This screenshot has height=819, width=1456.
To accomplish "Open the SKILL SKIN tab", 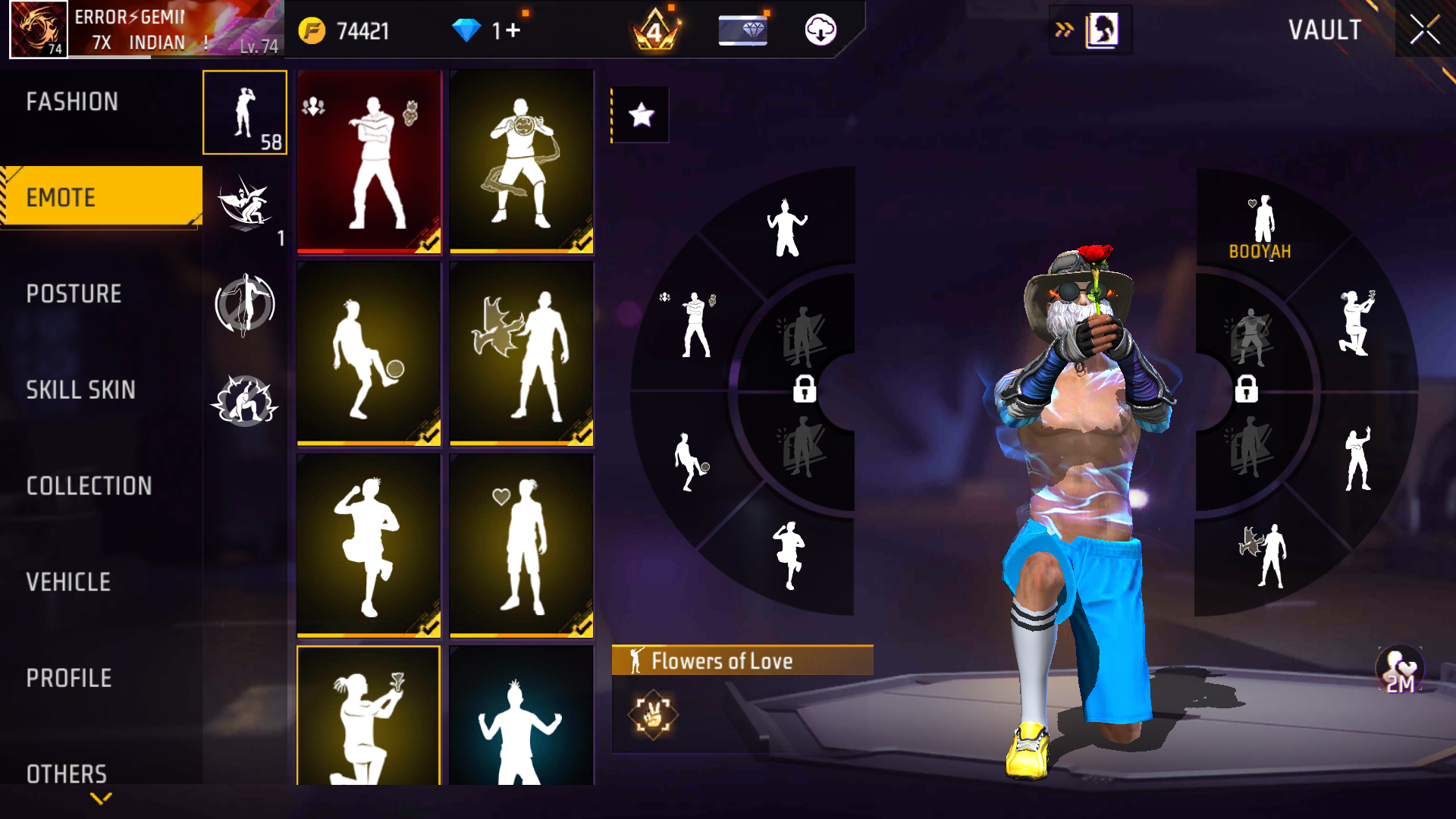I will point(83,391).
